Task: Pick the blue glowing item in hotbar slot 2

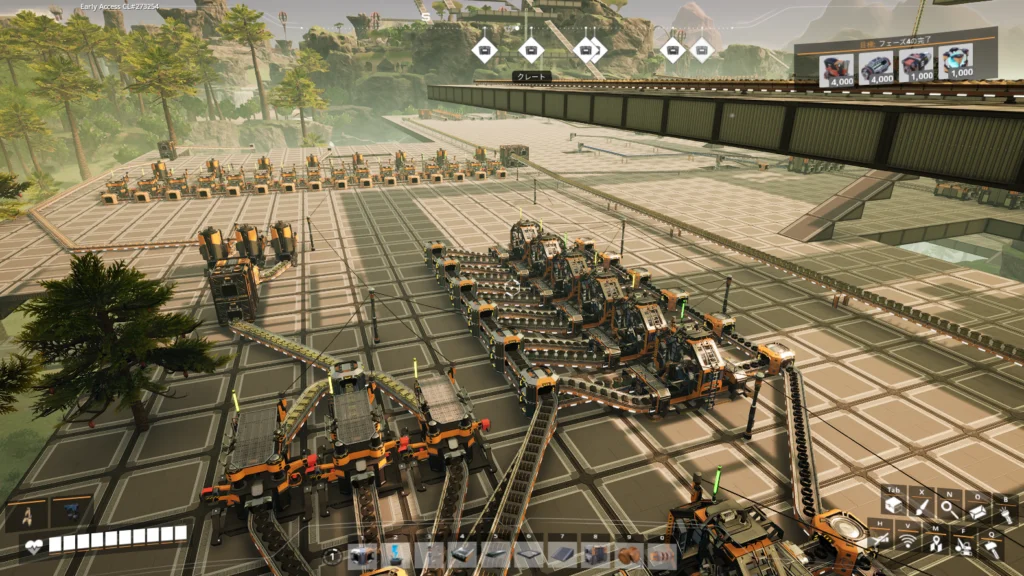Action: pos(396,555)
